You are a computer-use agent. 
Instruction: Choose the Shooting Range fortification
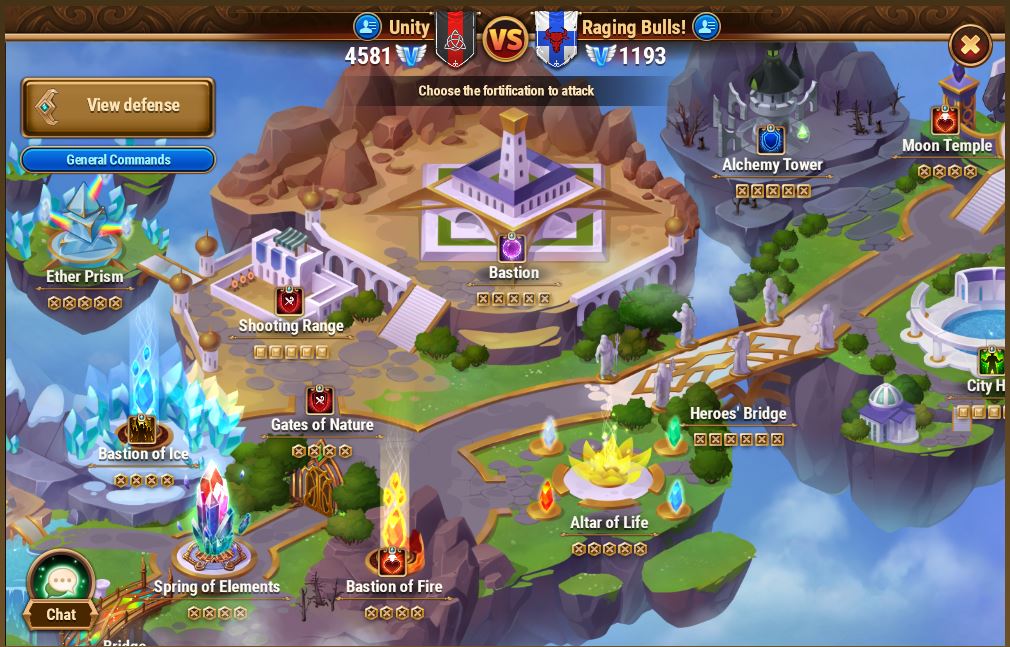(290, 301)
